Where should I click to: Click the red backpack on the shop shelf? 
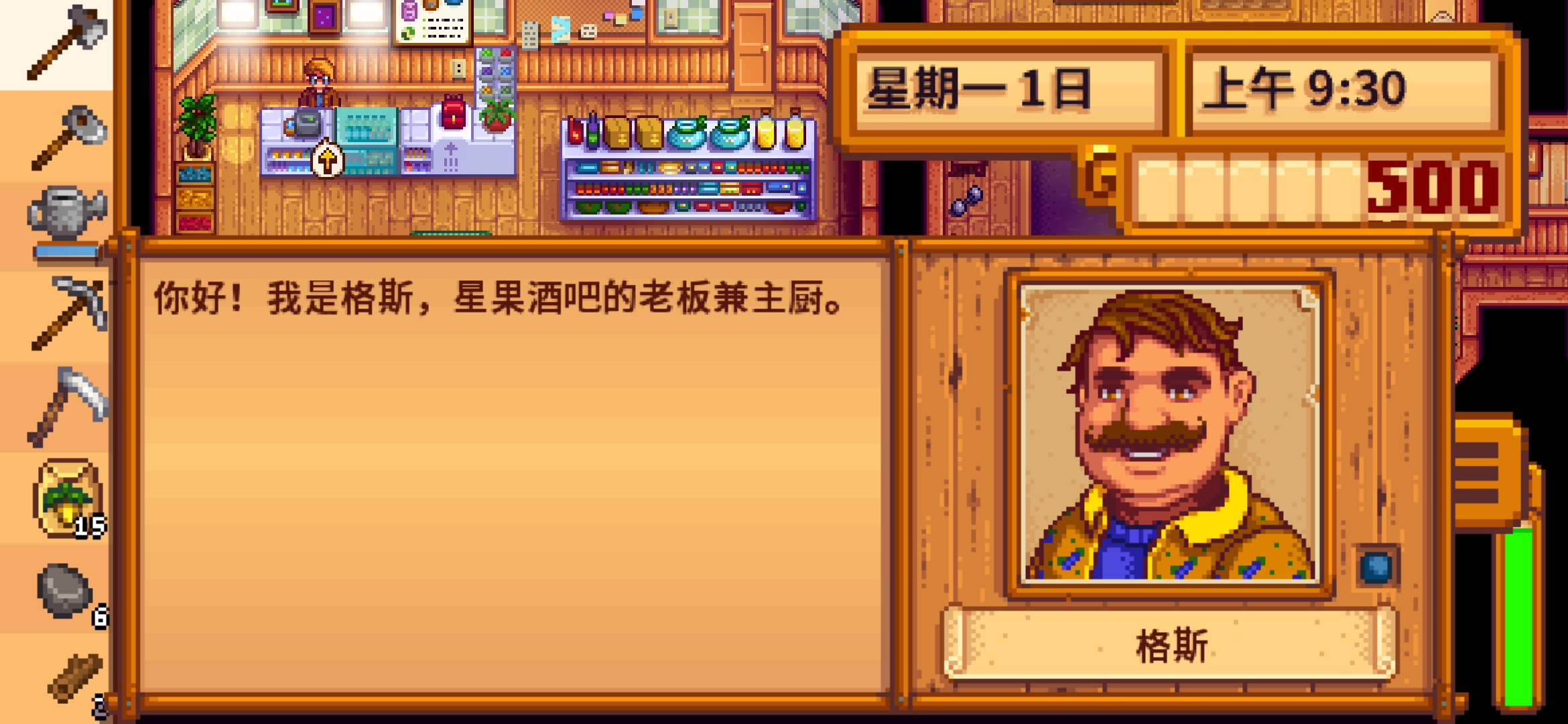pos(454,111)
